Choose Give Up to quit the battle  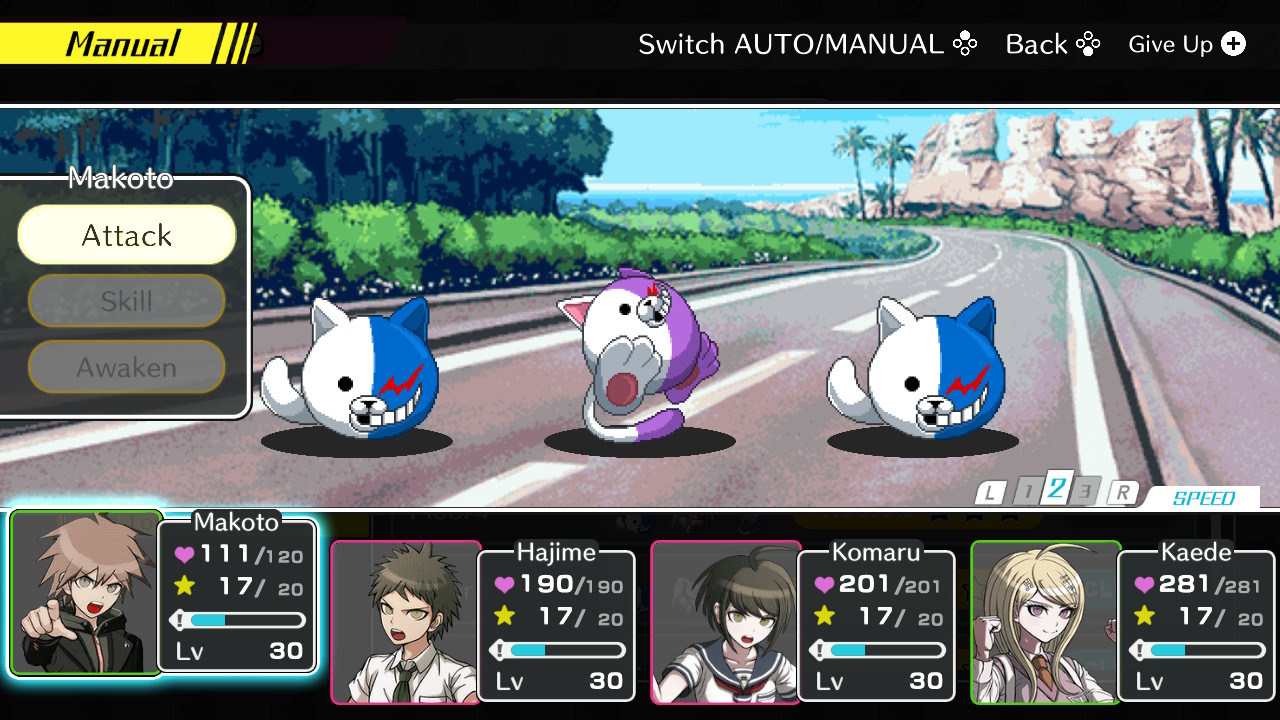click(x=1170, y=44)
